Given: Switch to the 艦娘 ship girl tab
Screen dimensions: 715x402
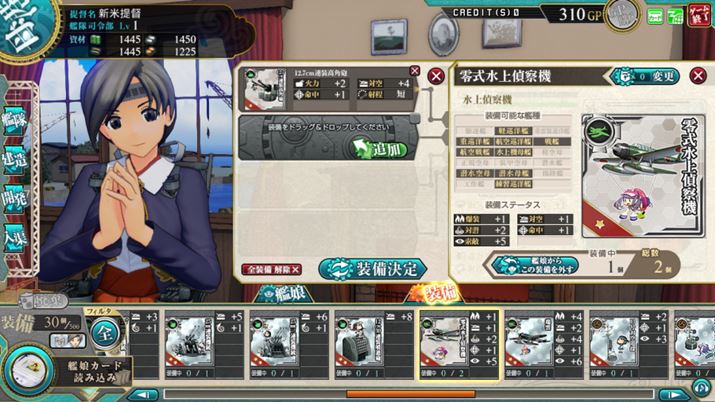Looking at the screenshot, I should pyautogui.click(x=281, y=293).
